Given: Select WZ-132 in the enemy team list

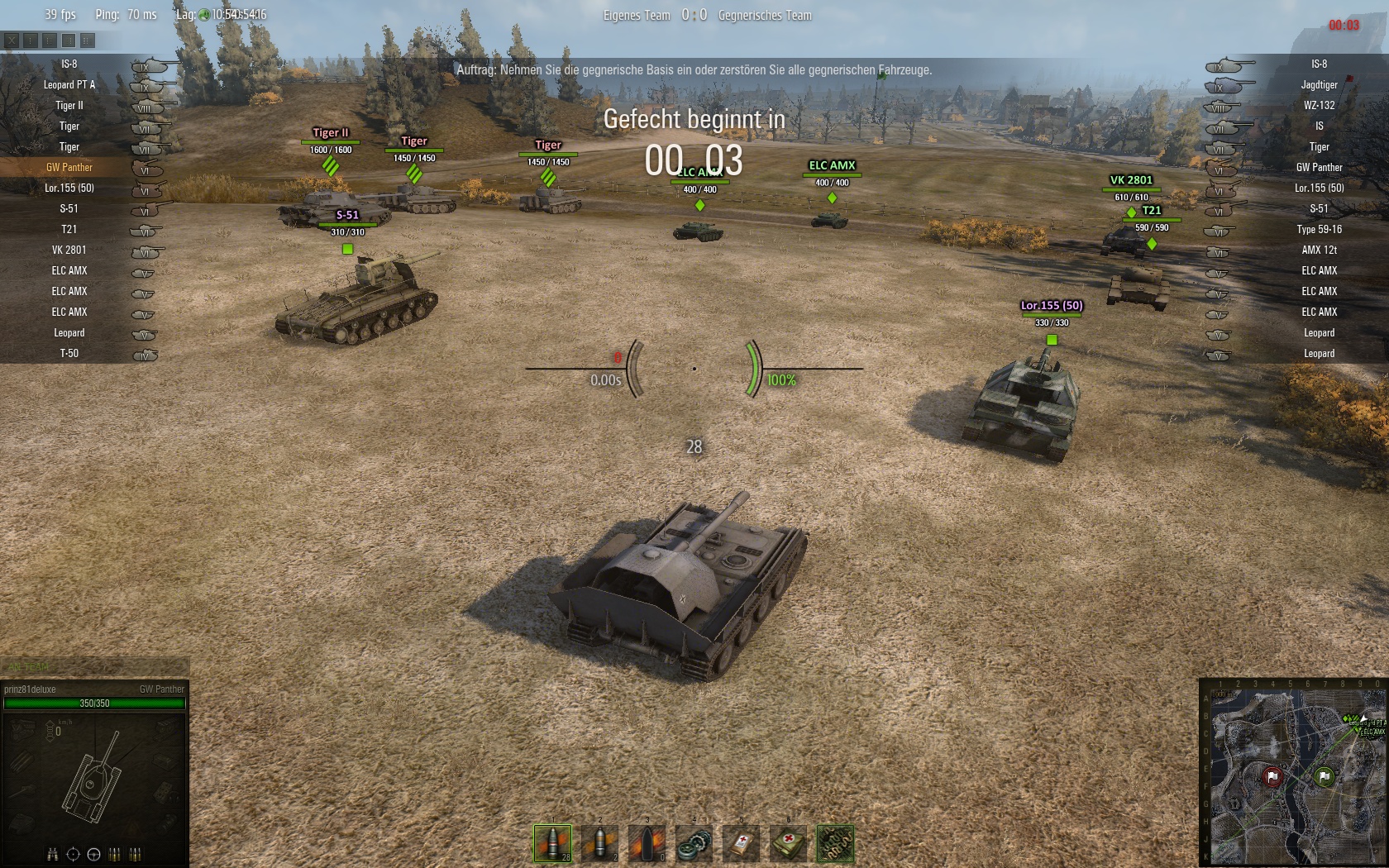Looking at the screenshot, I should point(1319,105).
